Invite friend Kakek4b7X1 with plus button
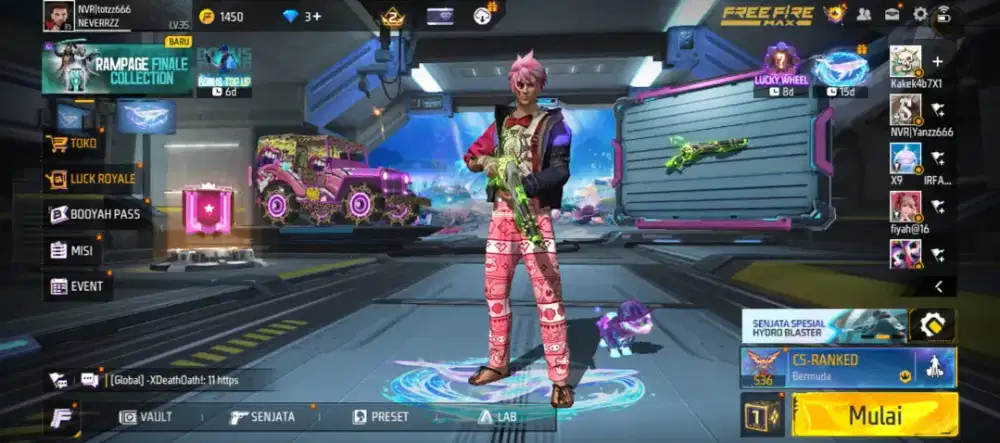 937,61
